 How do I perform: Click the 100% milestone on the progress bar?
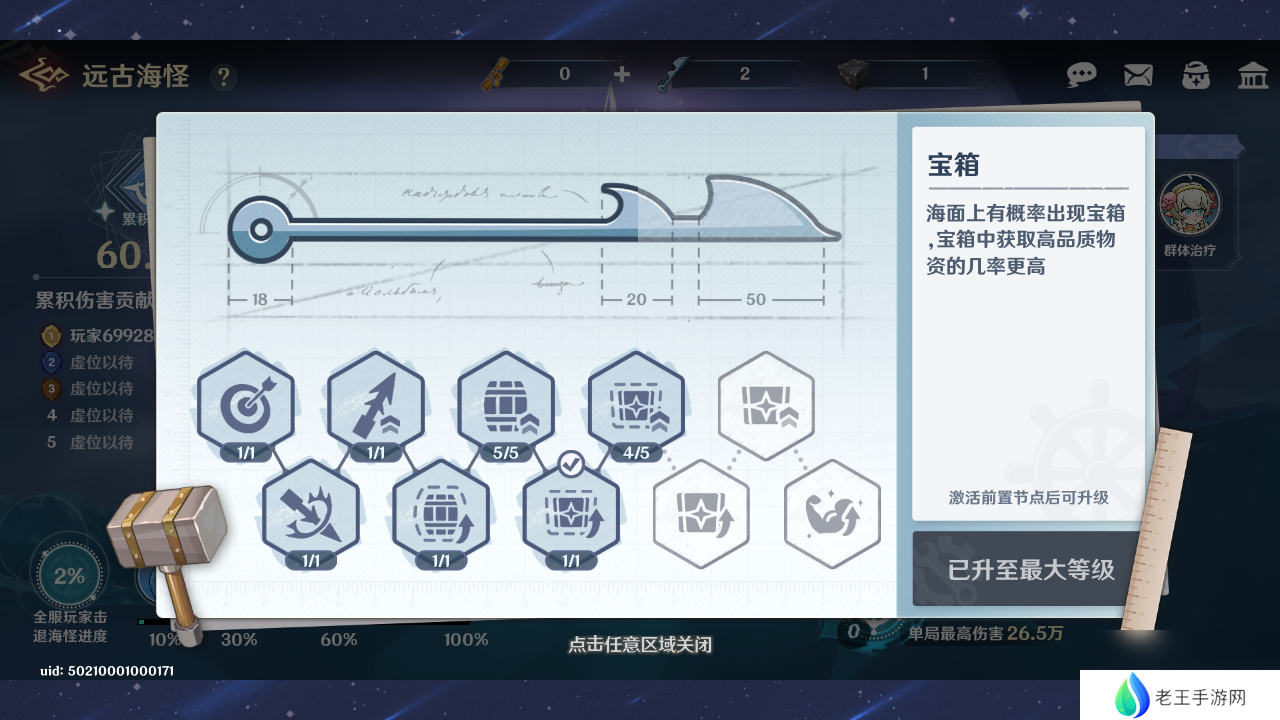[x=465, y=639]
